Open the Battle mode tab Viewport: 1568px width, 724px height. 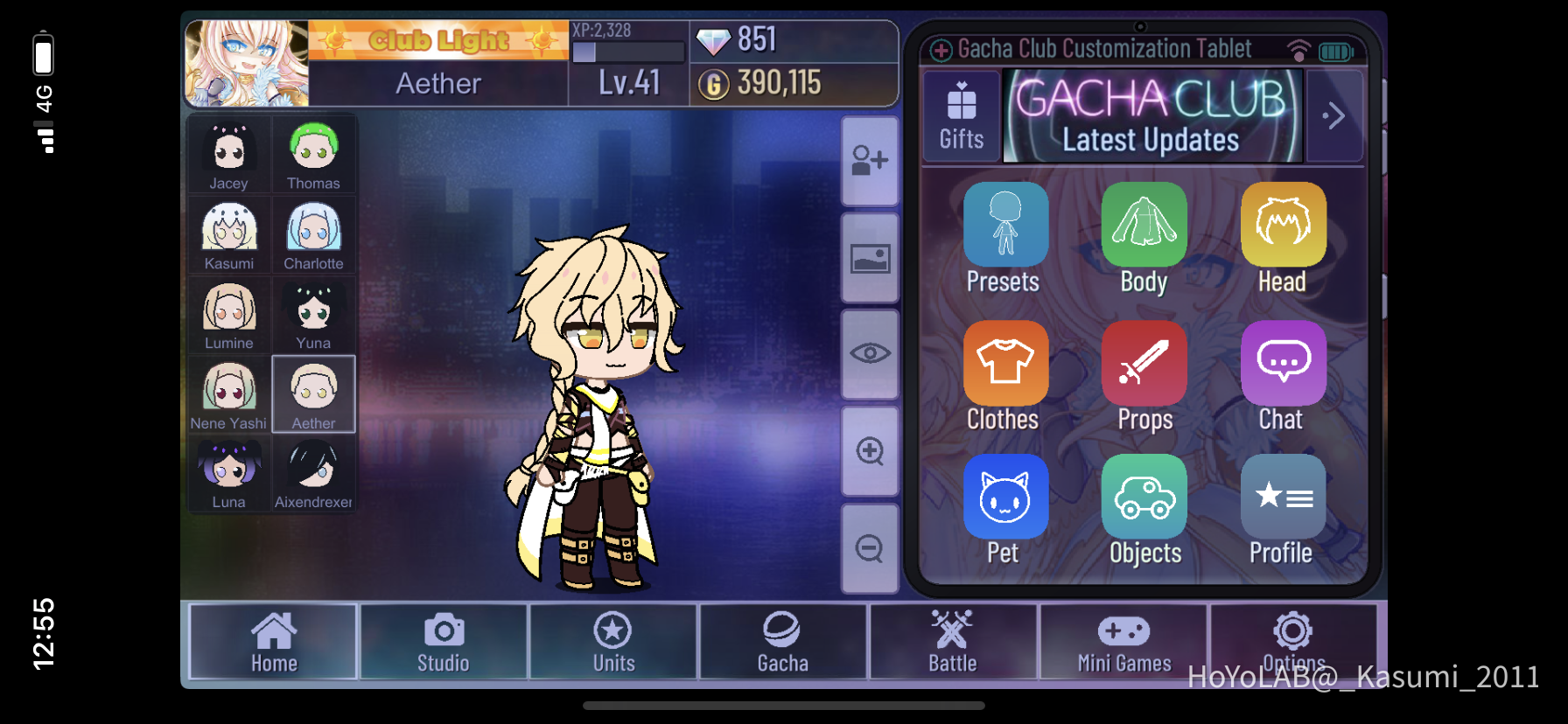pos(953,643)
